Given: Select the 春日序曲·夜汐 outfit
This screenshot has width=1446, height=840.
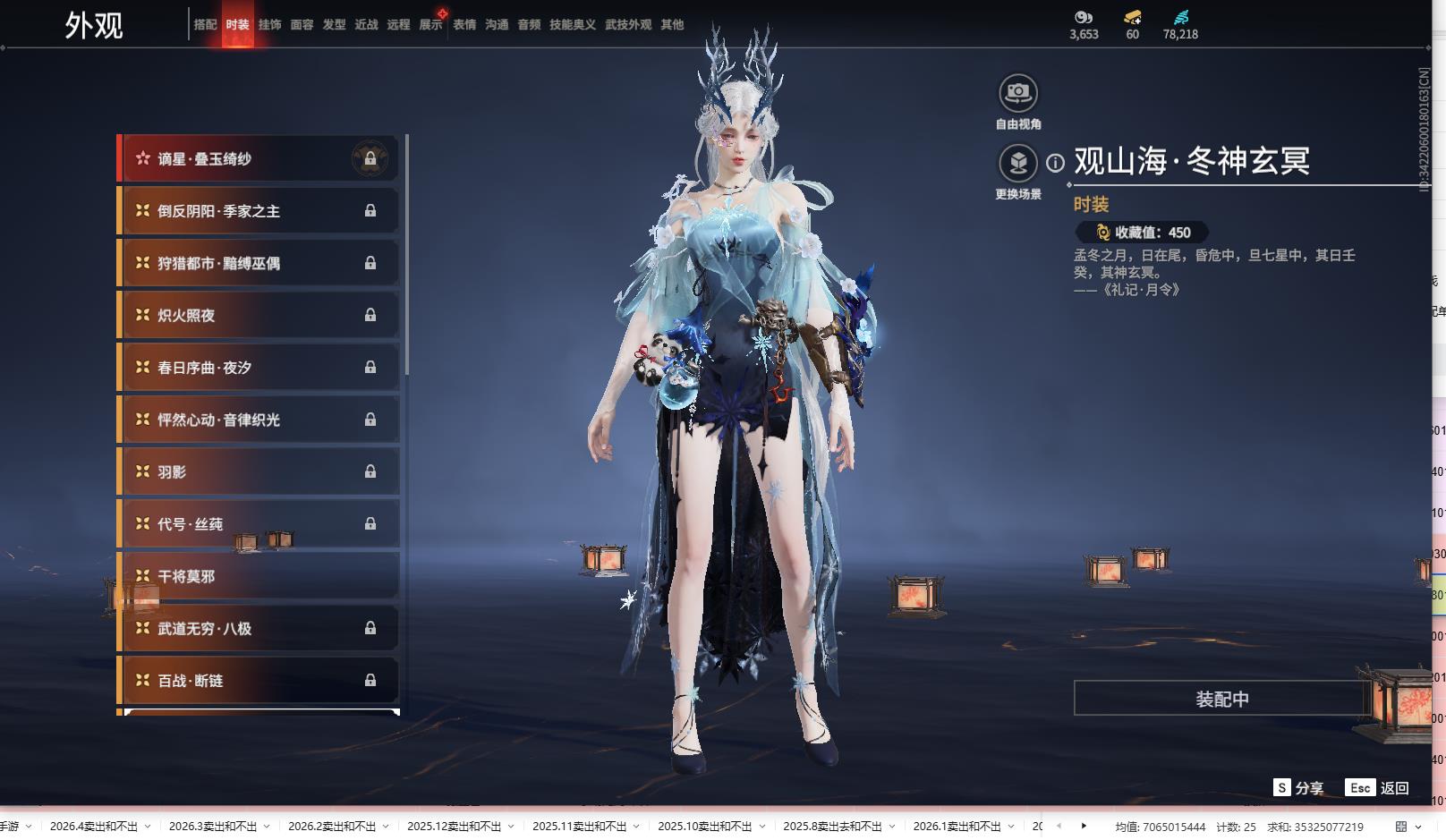Looking at the screenshot, I should tap(258, 368).
